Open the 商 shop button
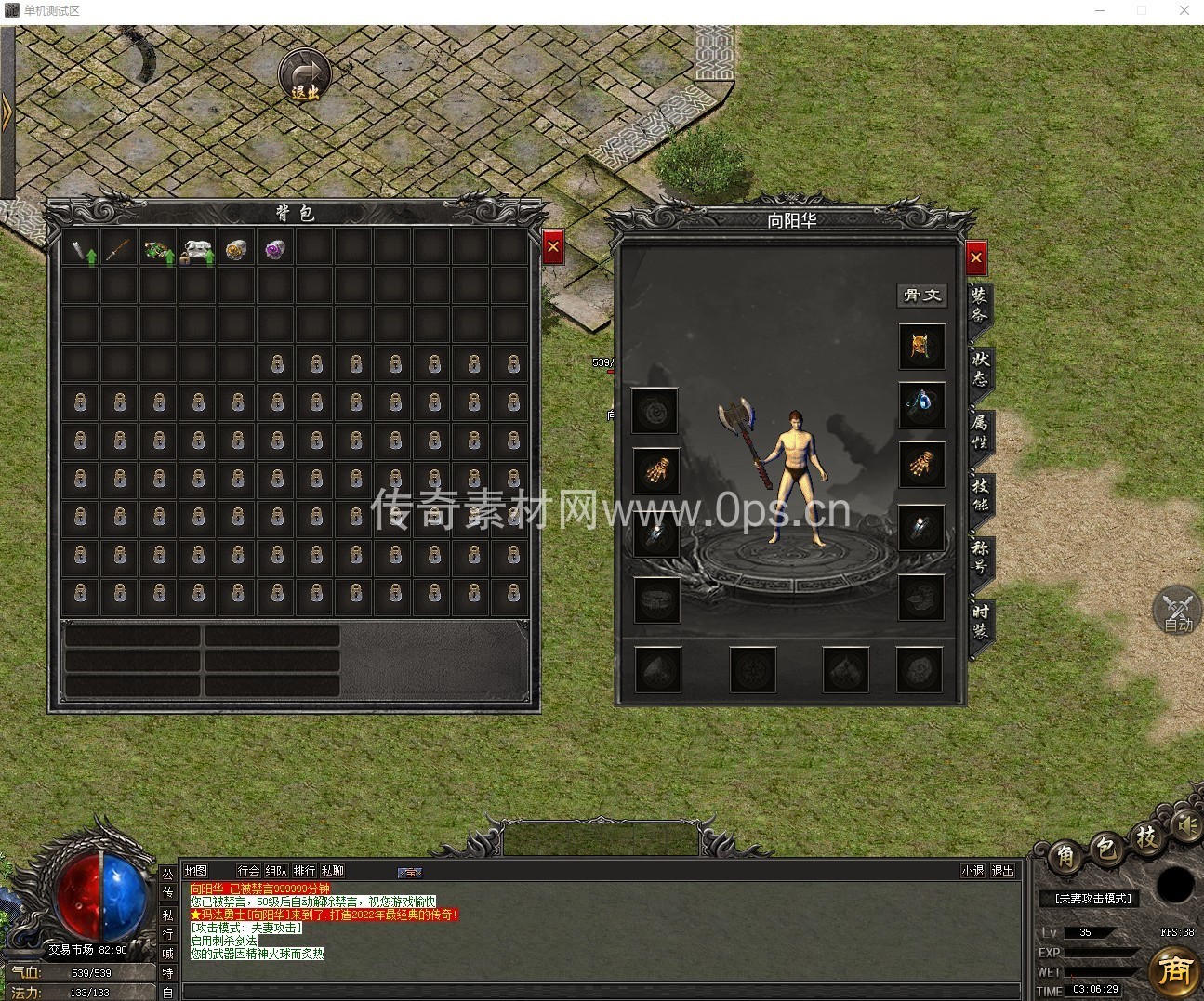The width and height of the screenshot is (1204, 1001). [1174, 970]
